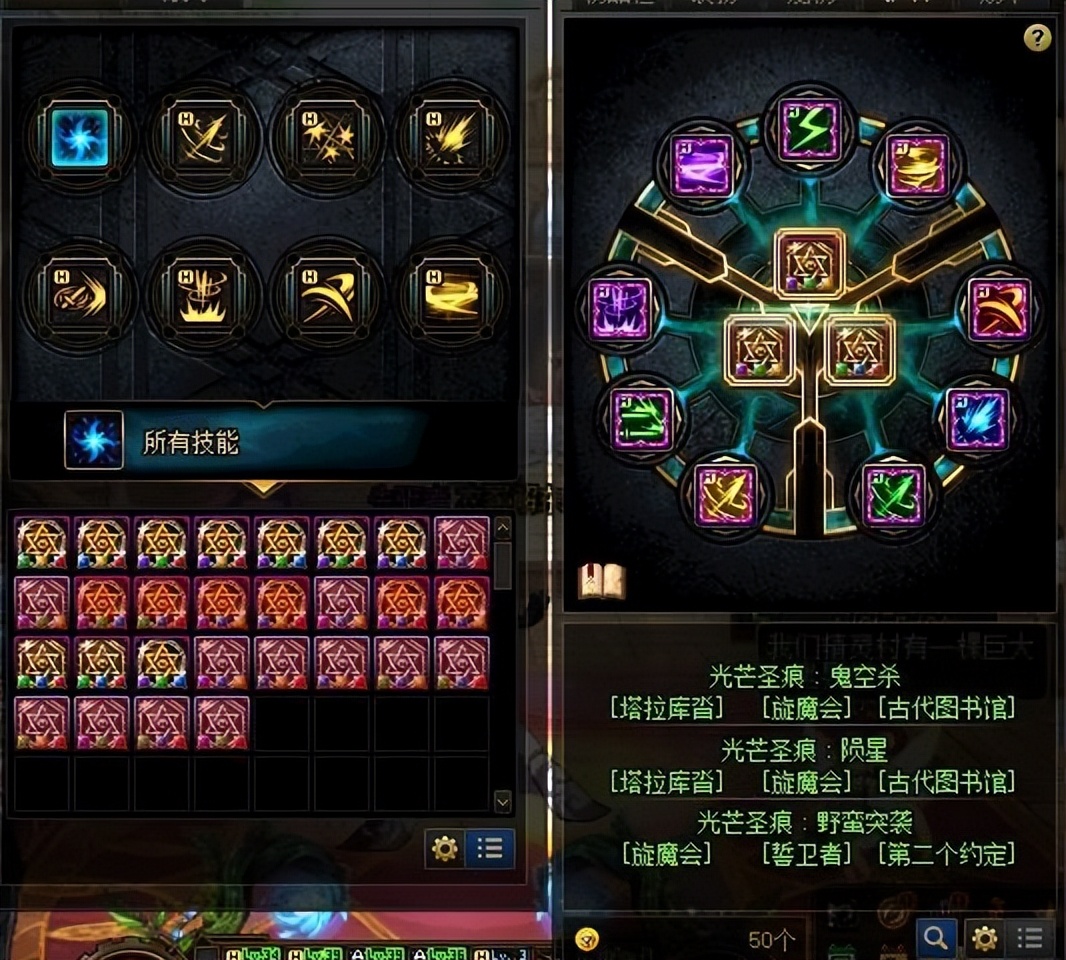
Task: Open the yellow question mark help button
Action: point(1037,38)
